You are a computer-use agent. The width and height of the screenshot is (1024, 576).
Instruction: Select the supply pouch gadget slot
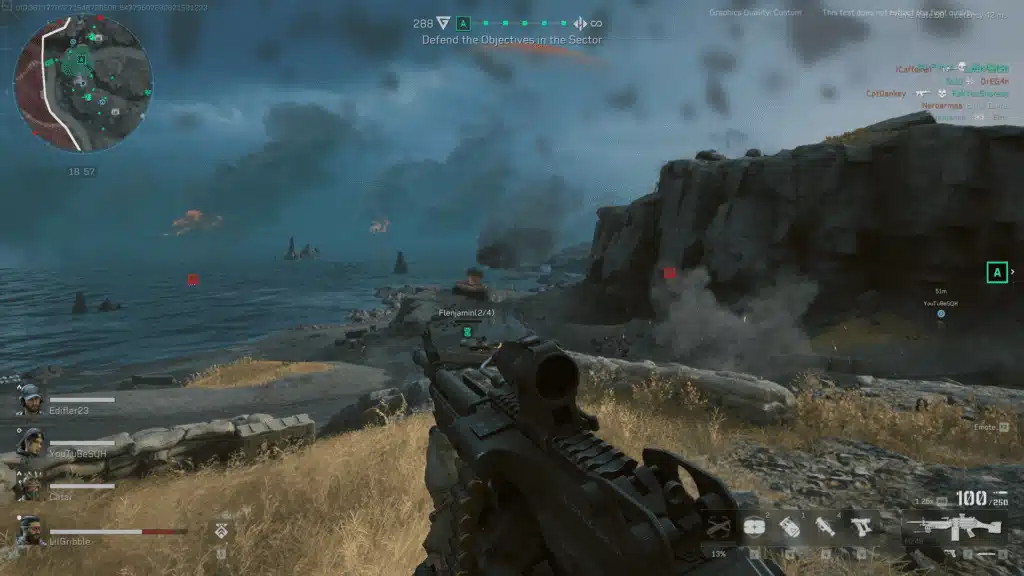755,526
